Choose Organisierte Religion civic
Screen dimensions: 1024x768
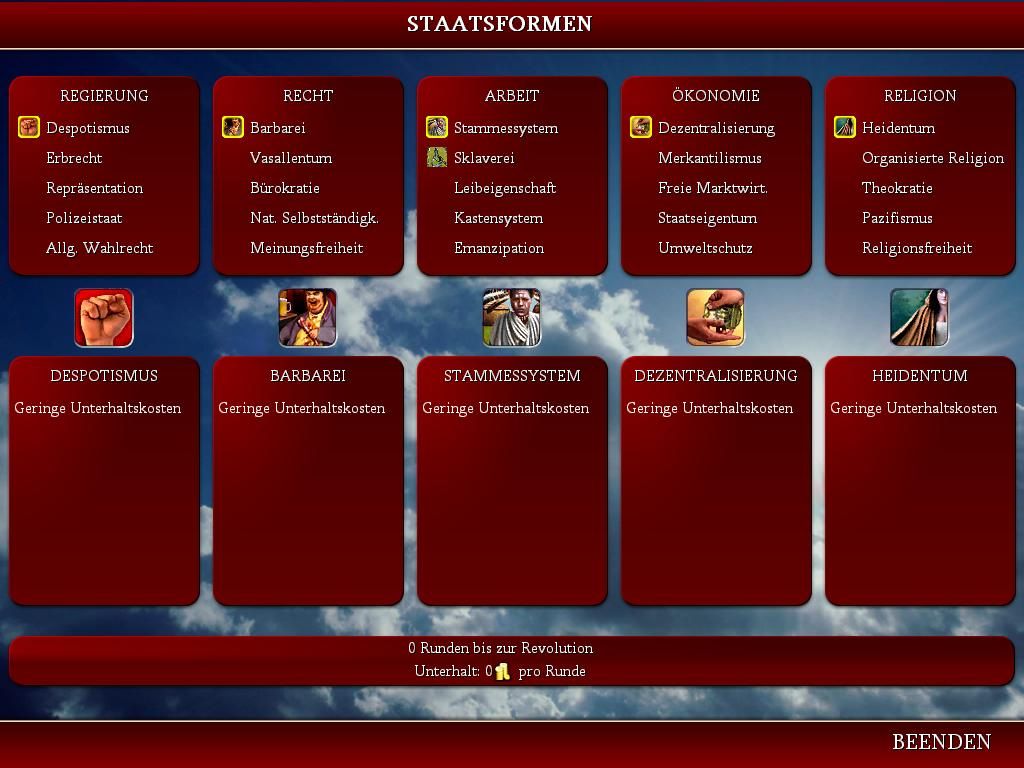[x=933, y=158]
